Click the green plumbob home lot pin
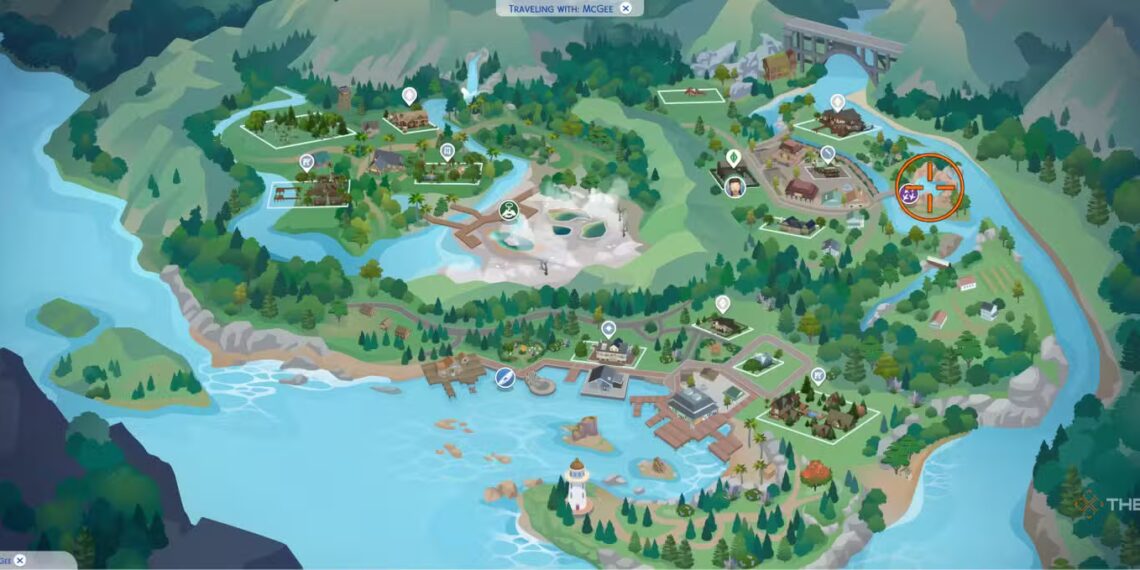Screen dimensions: 1140x570 733,158
